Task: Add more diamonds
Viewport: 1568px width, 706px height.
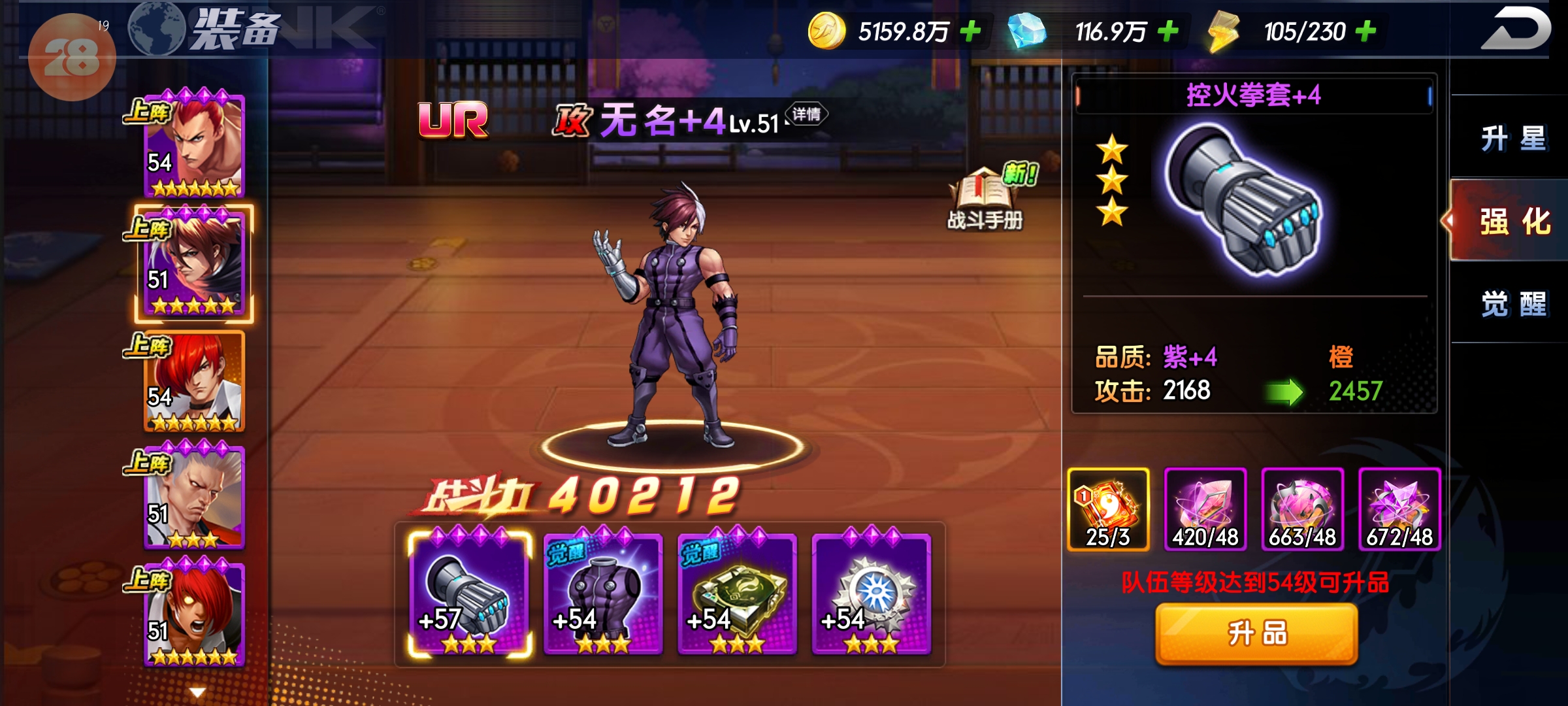Action: click(x=1168, y=31)
